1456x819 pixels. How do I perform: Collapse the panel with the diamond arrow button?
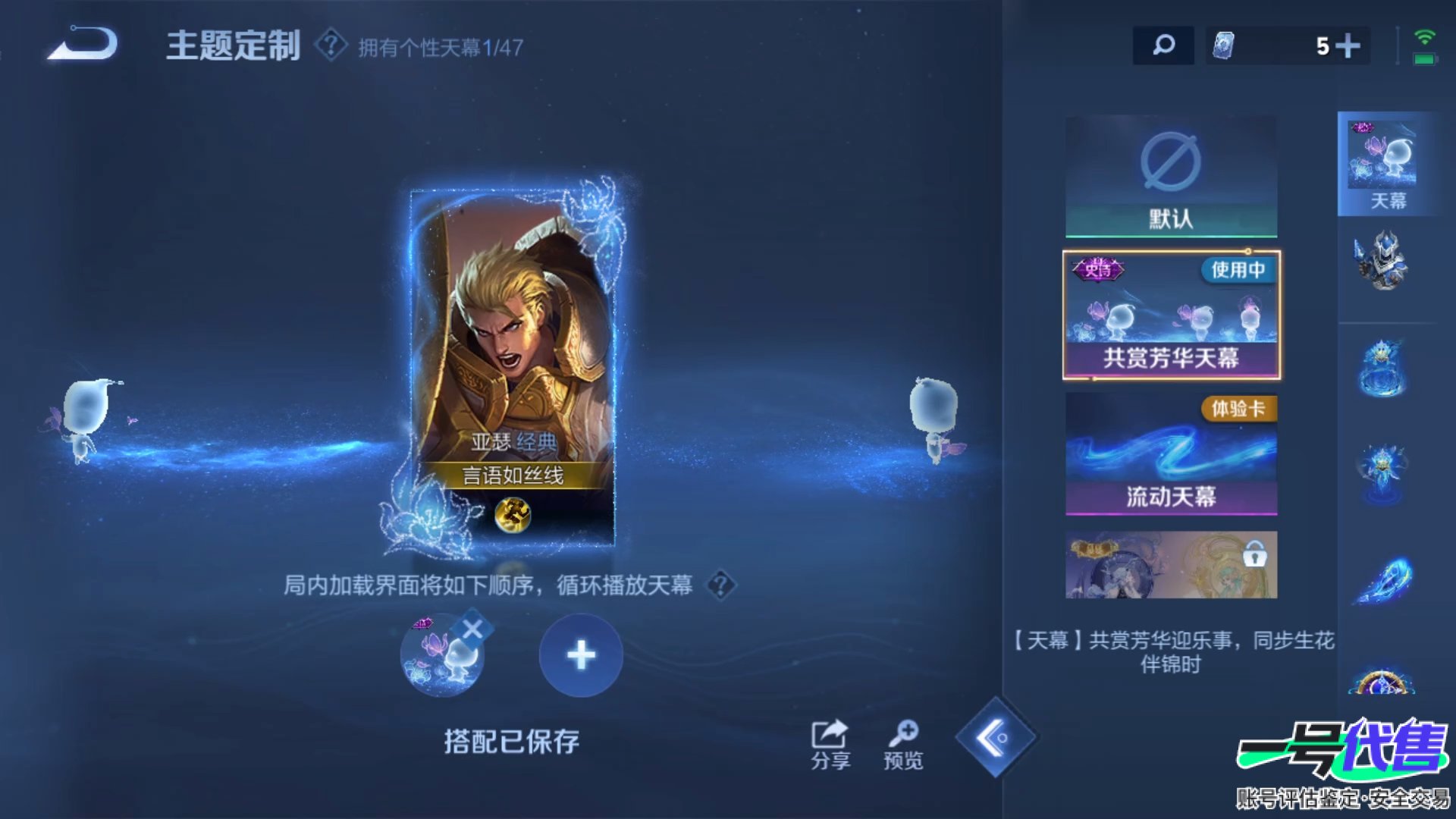pyautogui.click(x=995, y=737)
